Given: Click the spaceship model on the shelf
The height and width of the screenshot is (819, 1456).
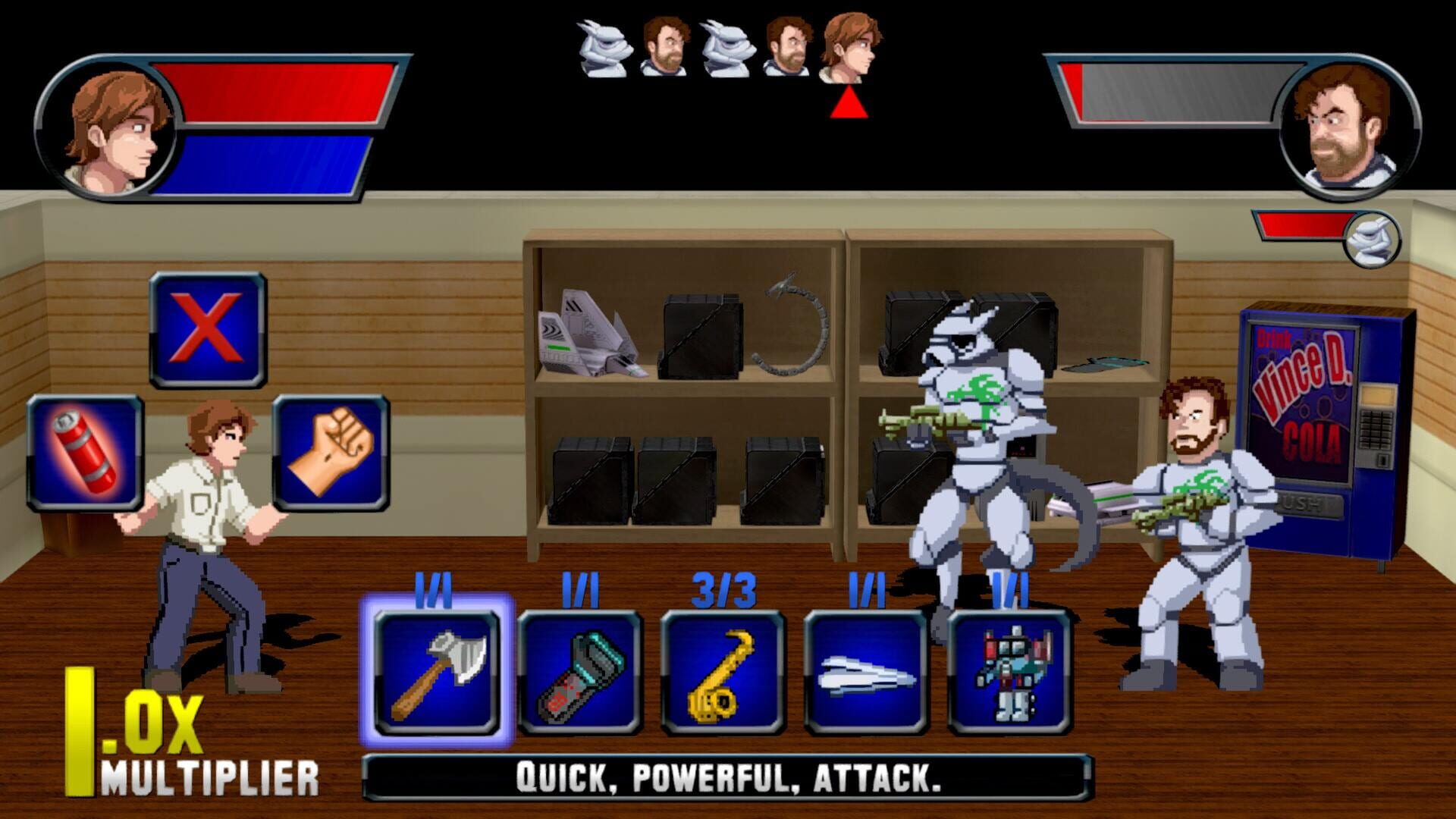Looking at the screenshot, I should (x=591, y=341).
